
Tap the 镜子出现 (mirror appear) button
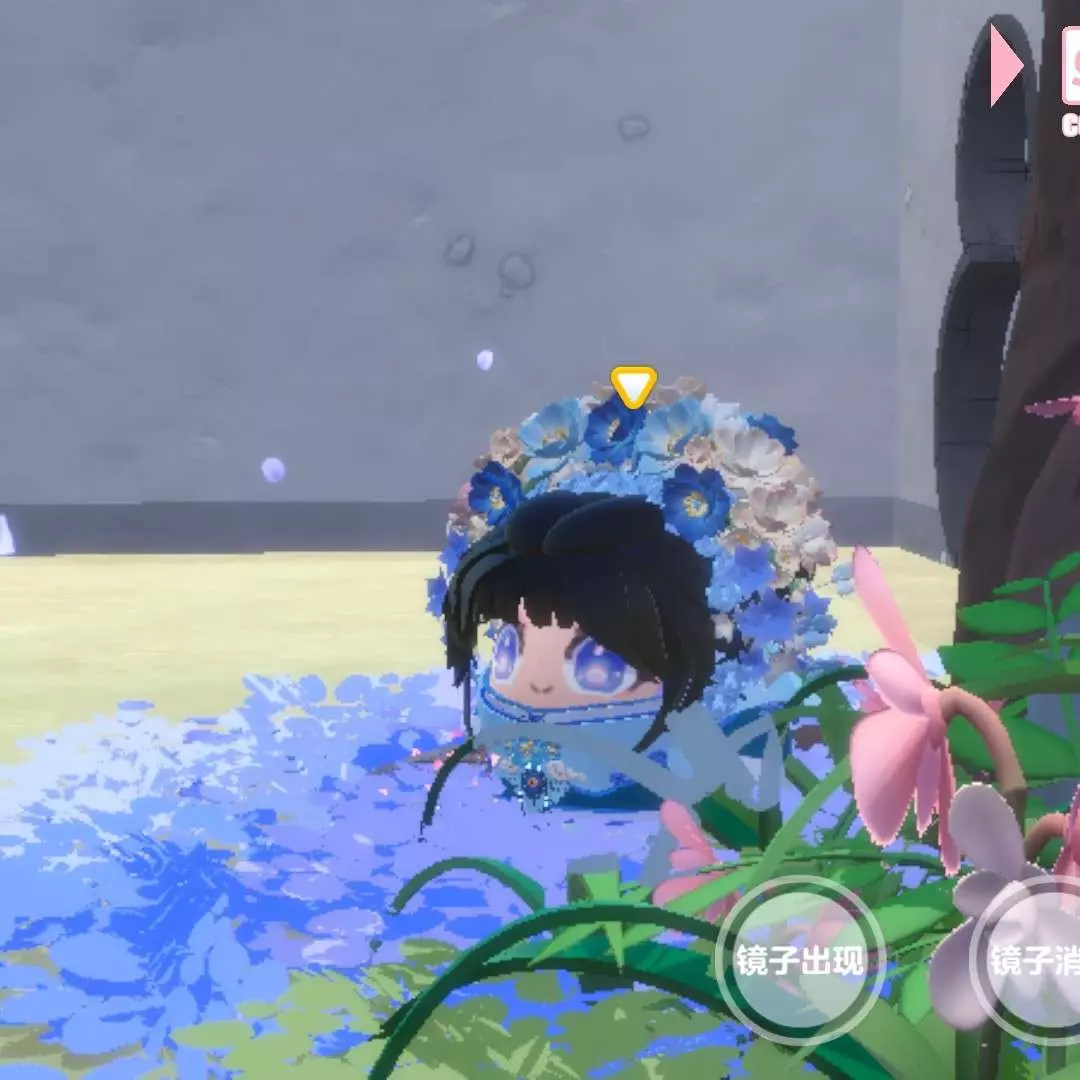click(799, 961)
